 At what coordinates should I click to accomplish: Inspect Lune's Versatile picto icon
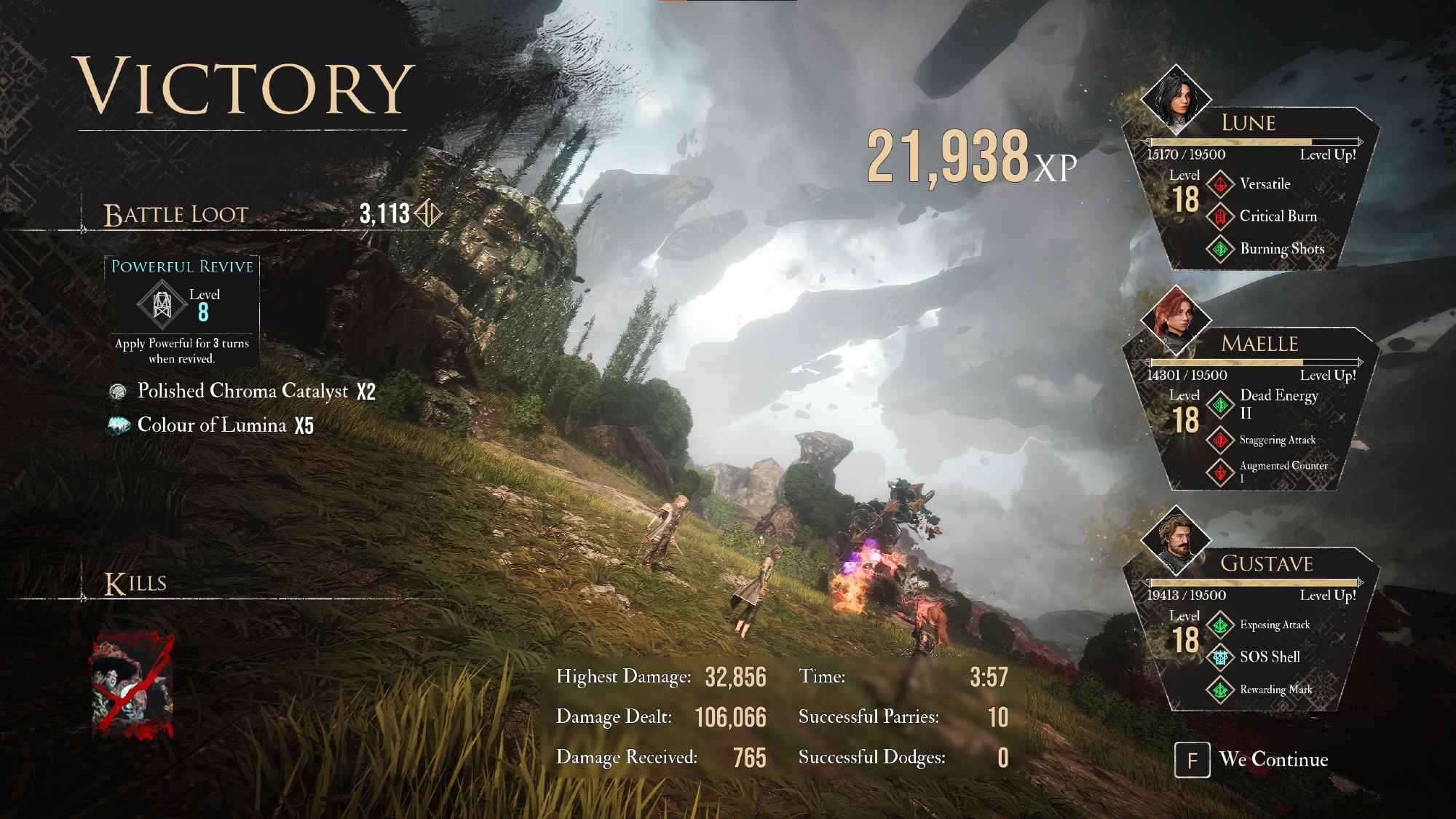(1221, 184)
